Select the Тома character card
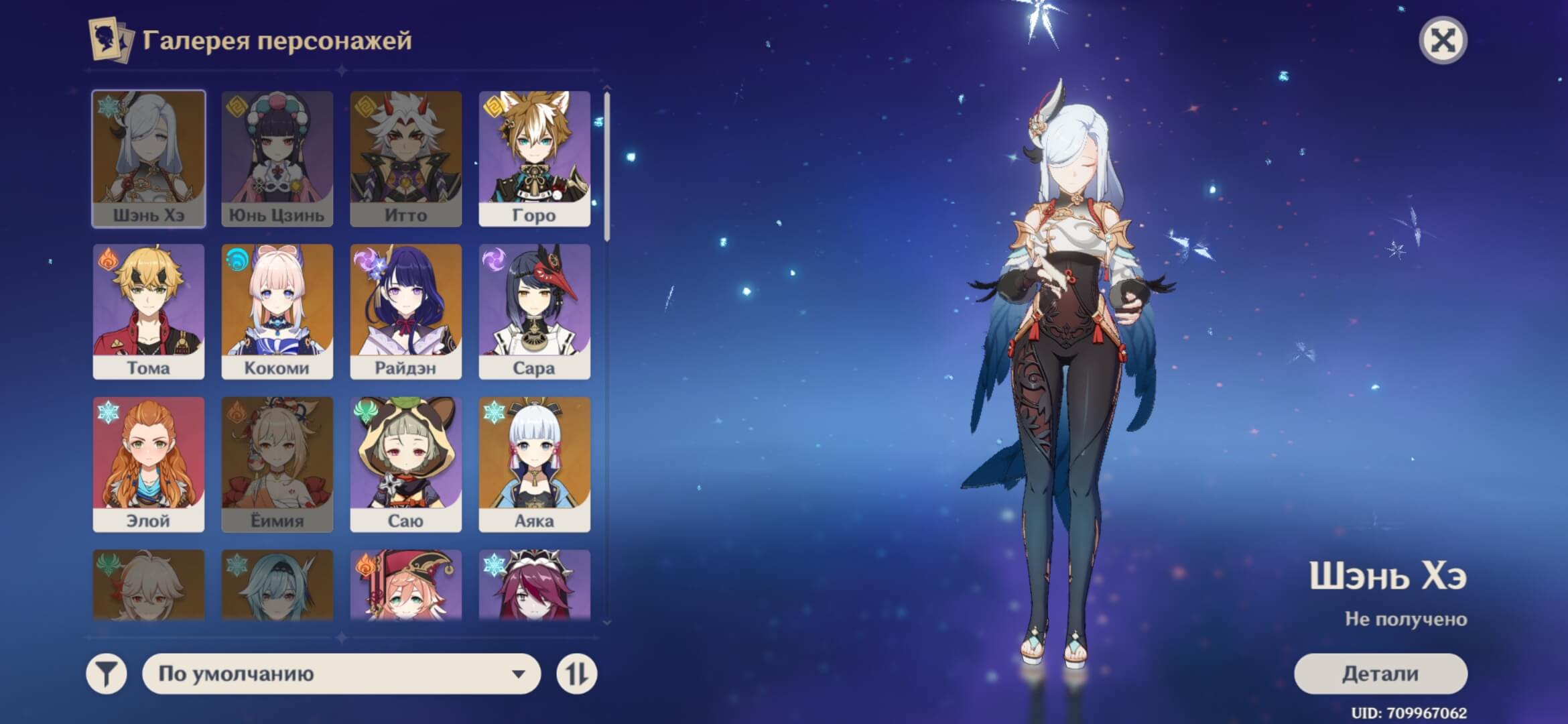This screenshot has height=724, width=1568. click(x=148, y=312)
